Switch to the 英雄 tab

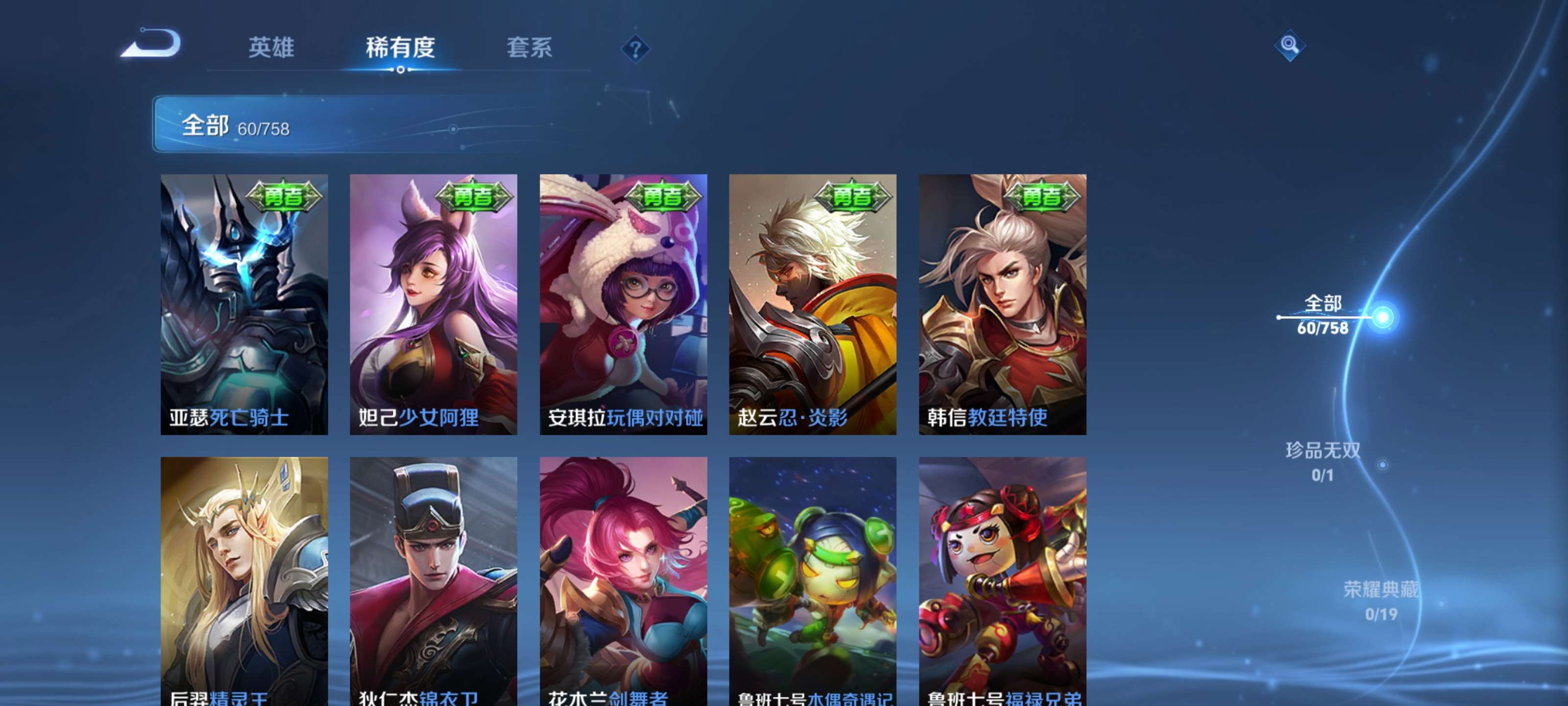[x=271, y=48]
